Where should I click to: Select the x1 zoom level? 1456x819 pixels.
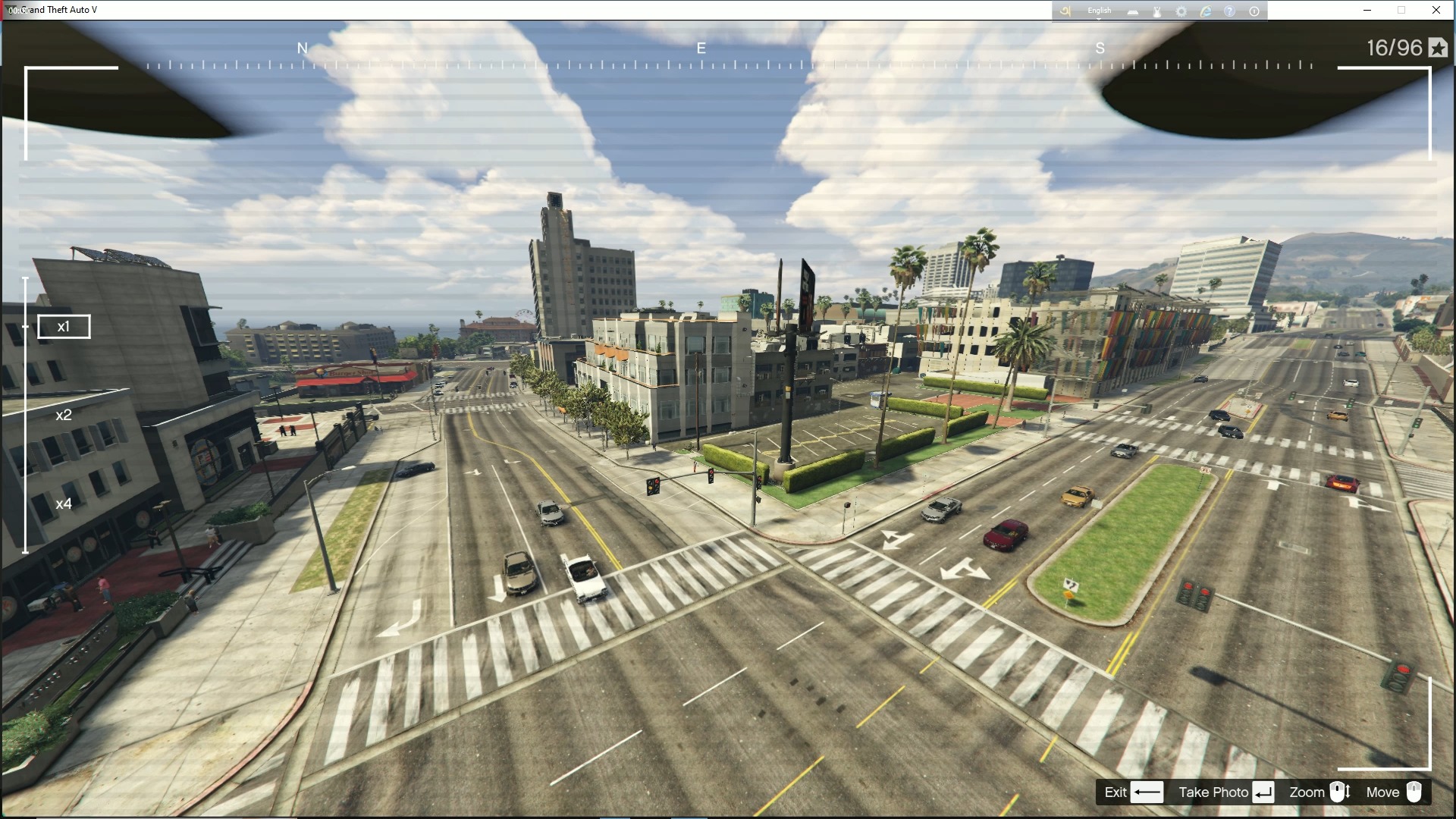point(64,326)
